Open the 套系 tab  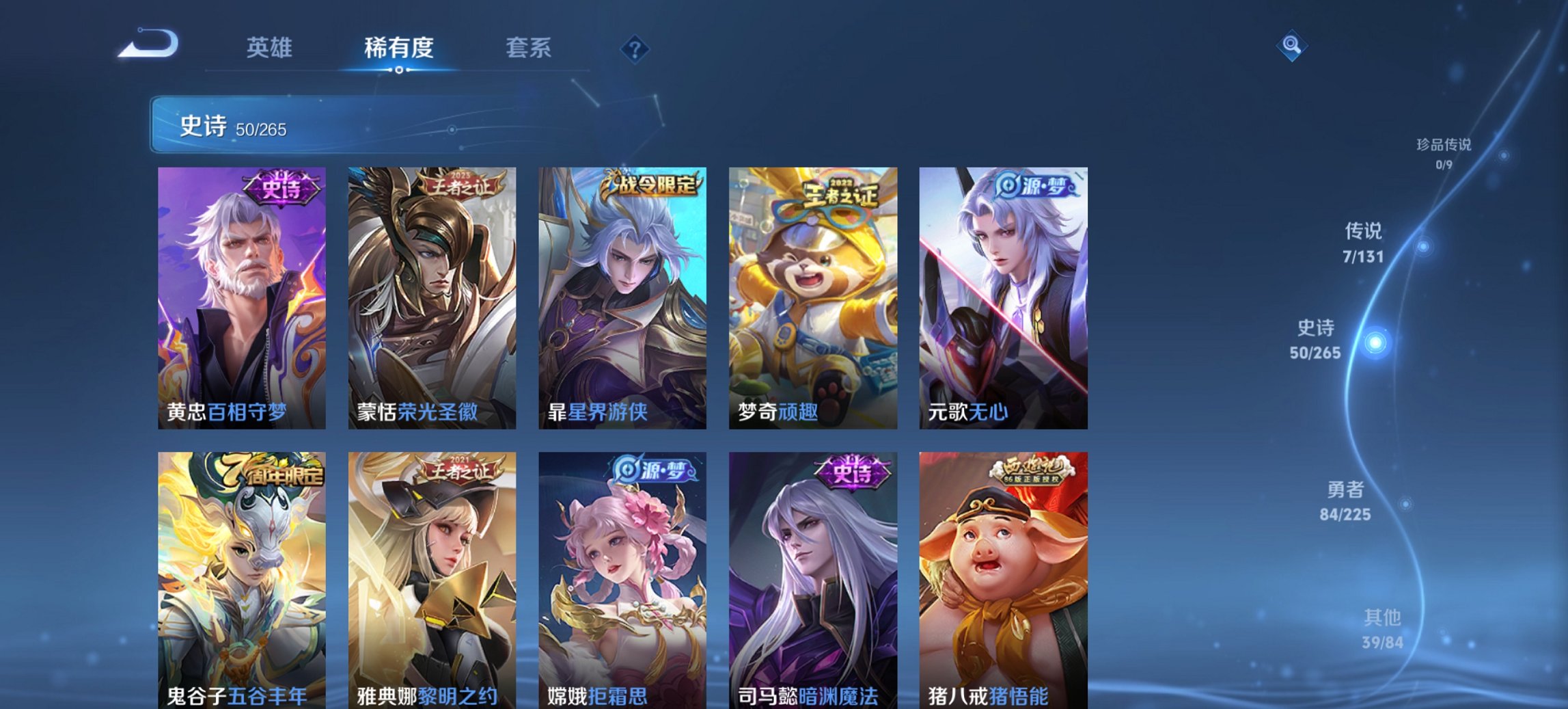(x=528, y=48)
